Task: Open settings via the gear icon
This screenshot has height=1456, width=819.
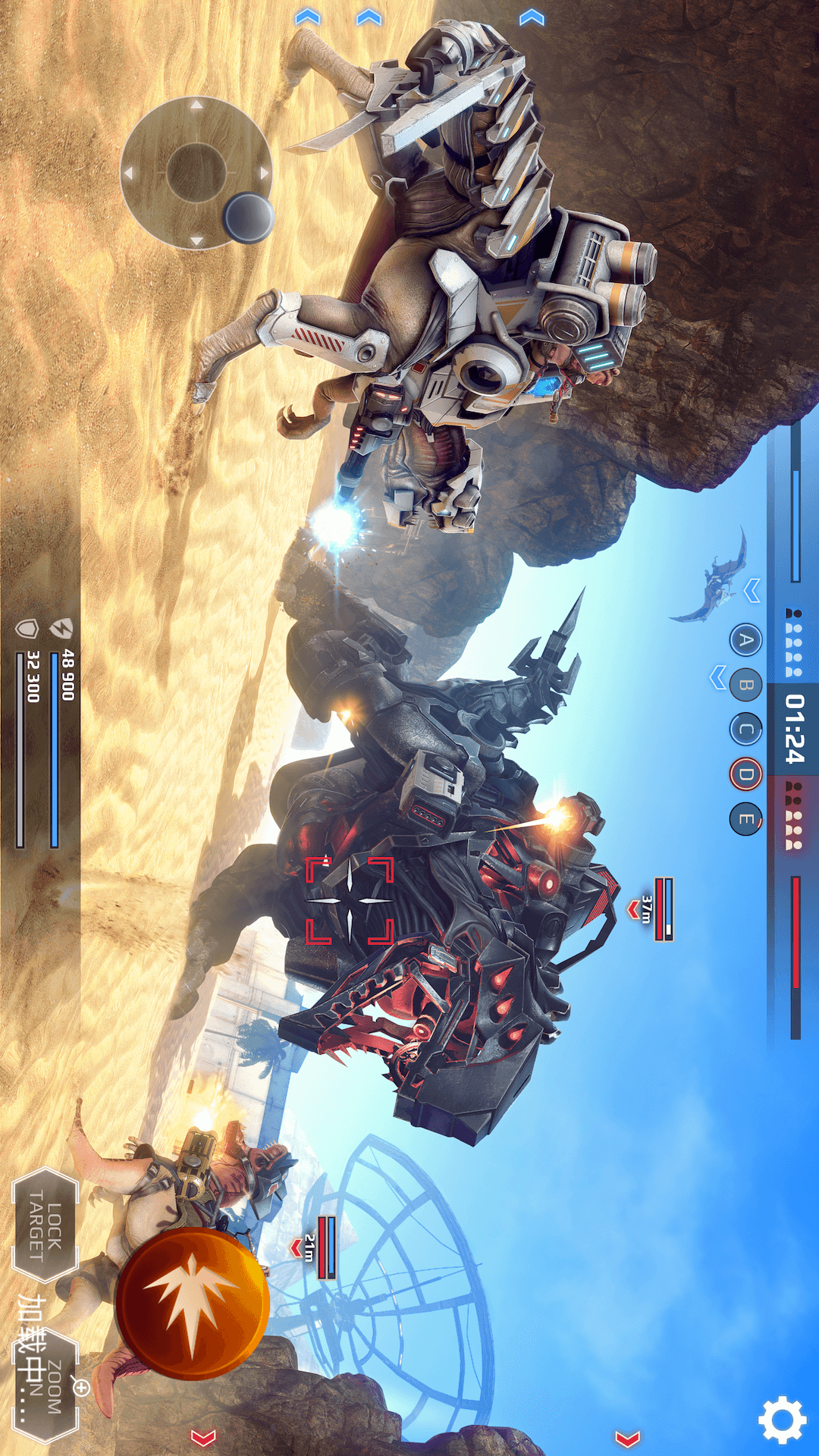Action: [783, 1419]
